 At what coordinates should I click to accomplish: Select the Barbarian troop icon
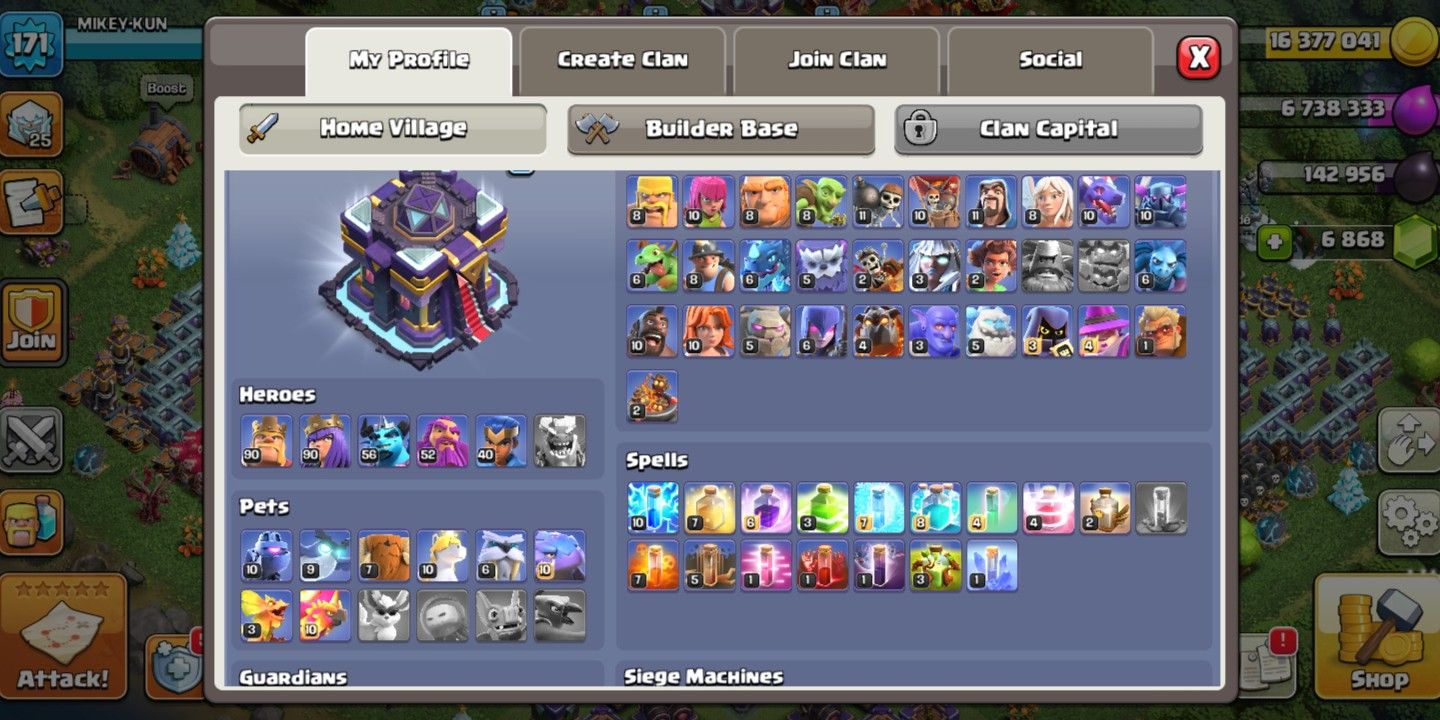click(x=652, y=200)
